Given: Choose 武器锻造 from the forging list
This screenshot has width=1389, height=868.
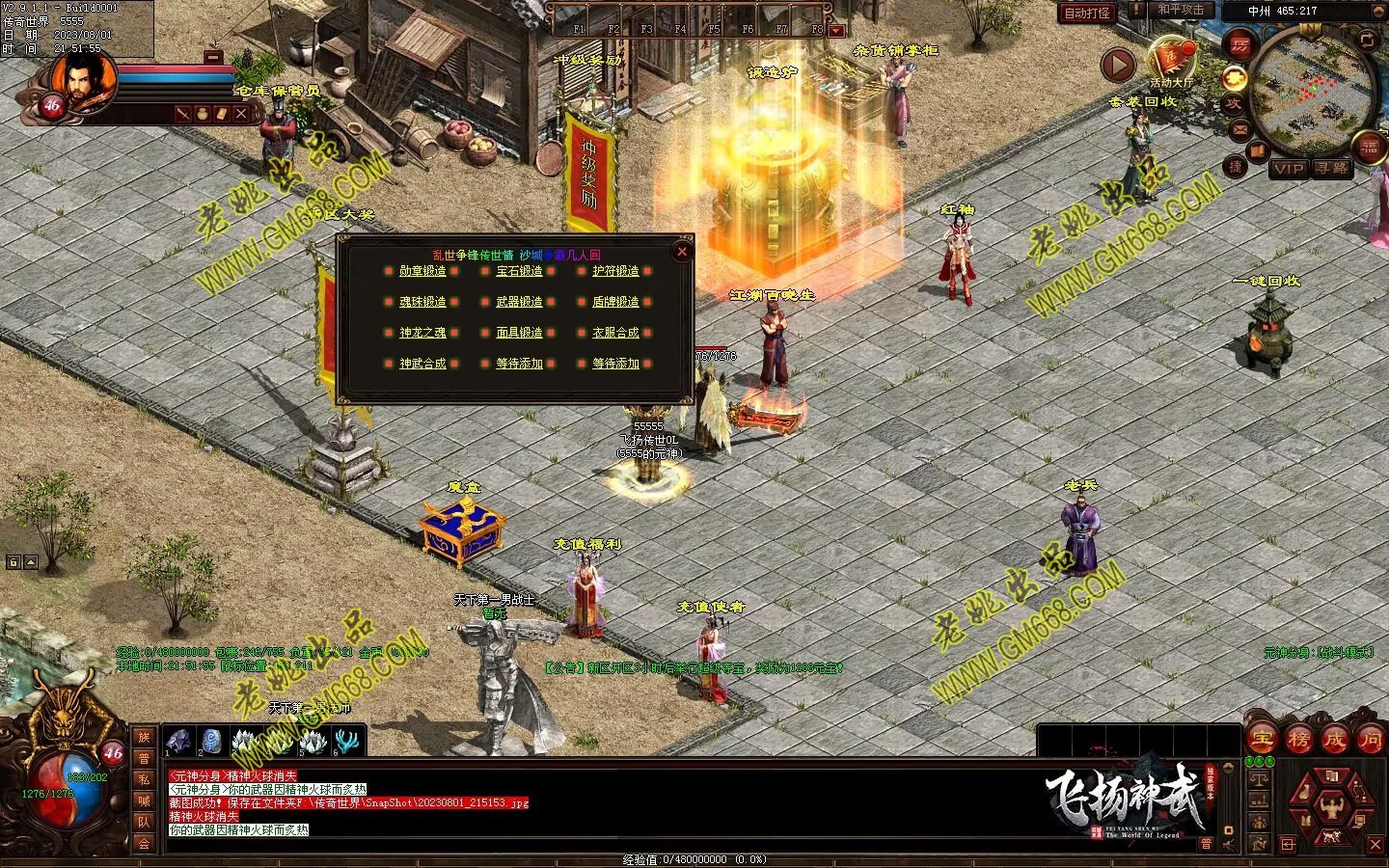Looking at the screenshot, I should point(519,302).
